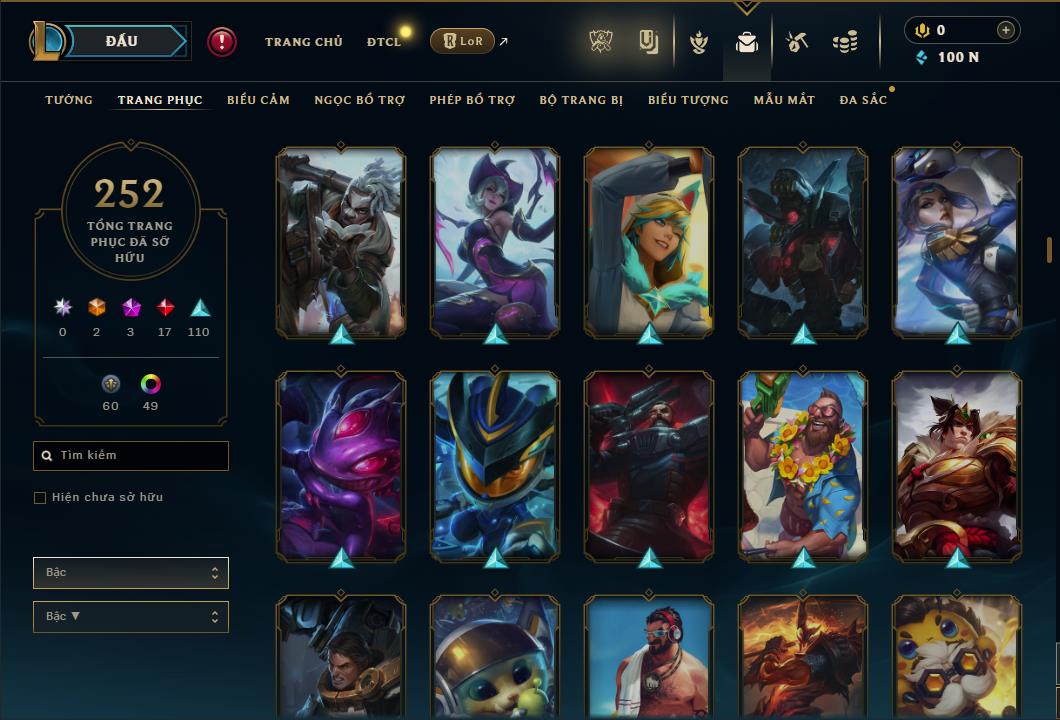Click the ĐẤU play button
The image size is (1060, 720).
122,41
